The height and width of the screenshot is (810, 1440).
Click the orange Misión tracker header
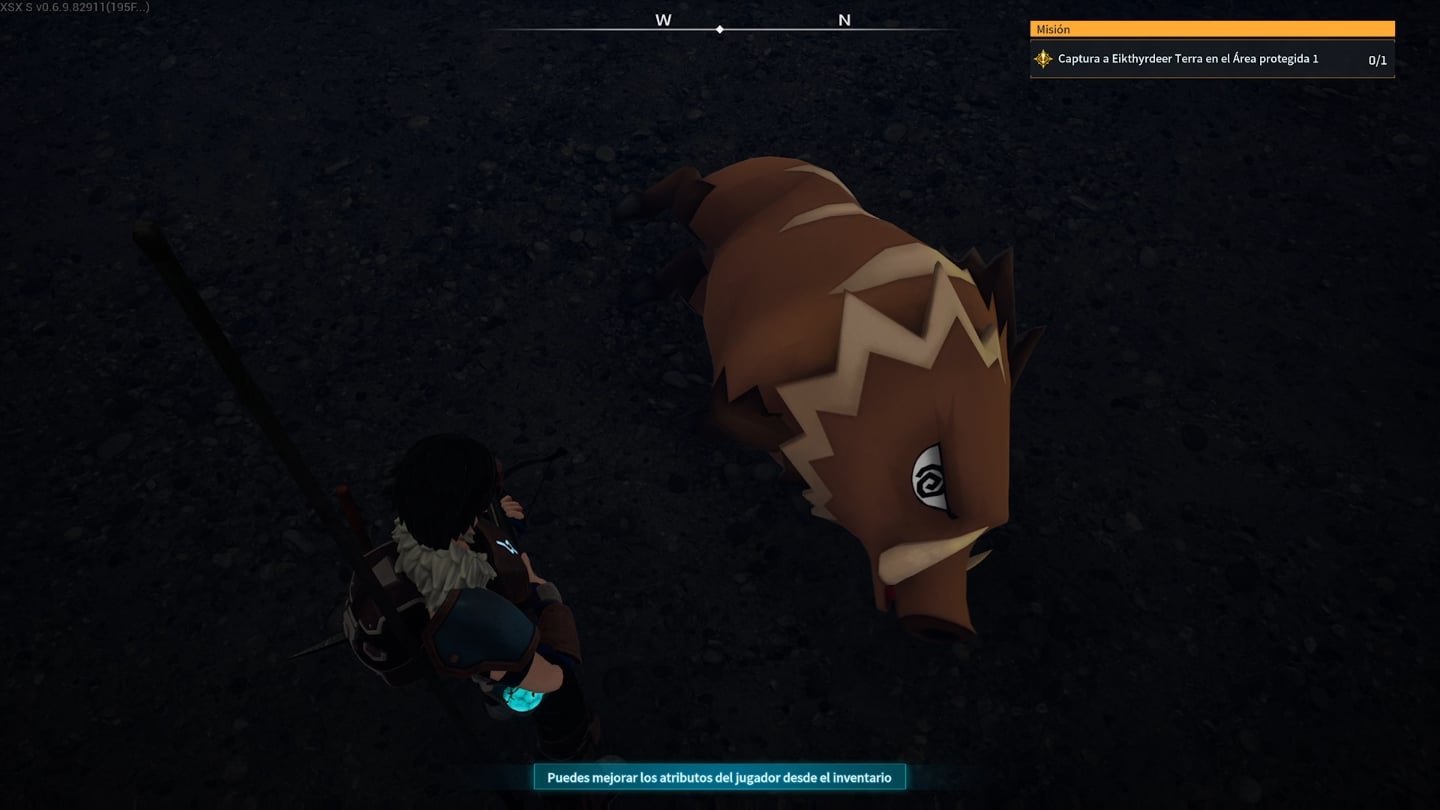pos(1211,30)
